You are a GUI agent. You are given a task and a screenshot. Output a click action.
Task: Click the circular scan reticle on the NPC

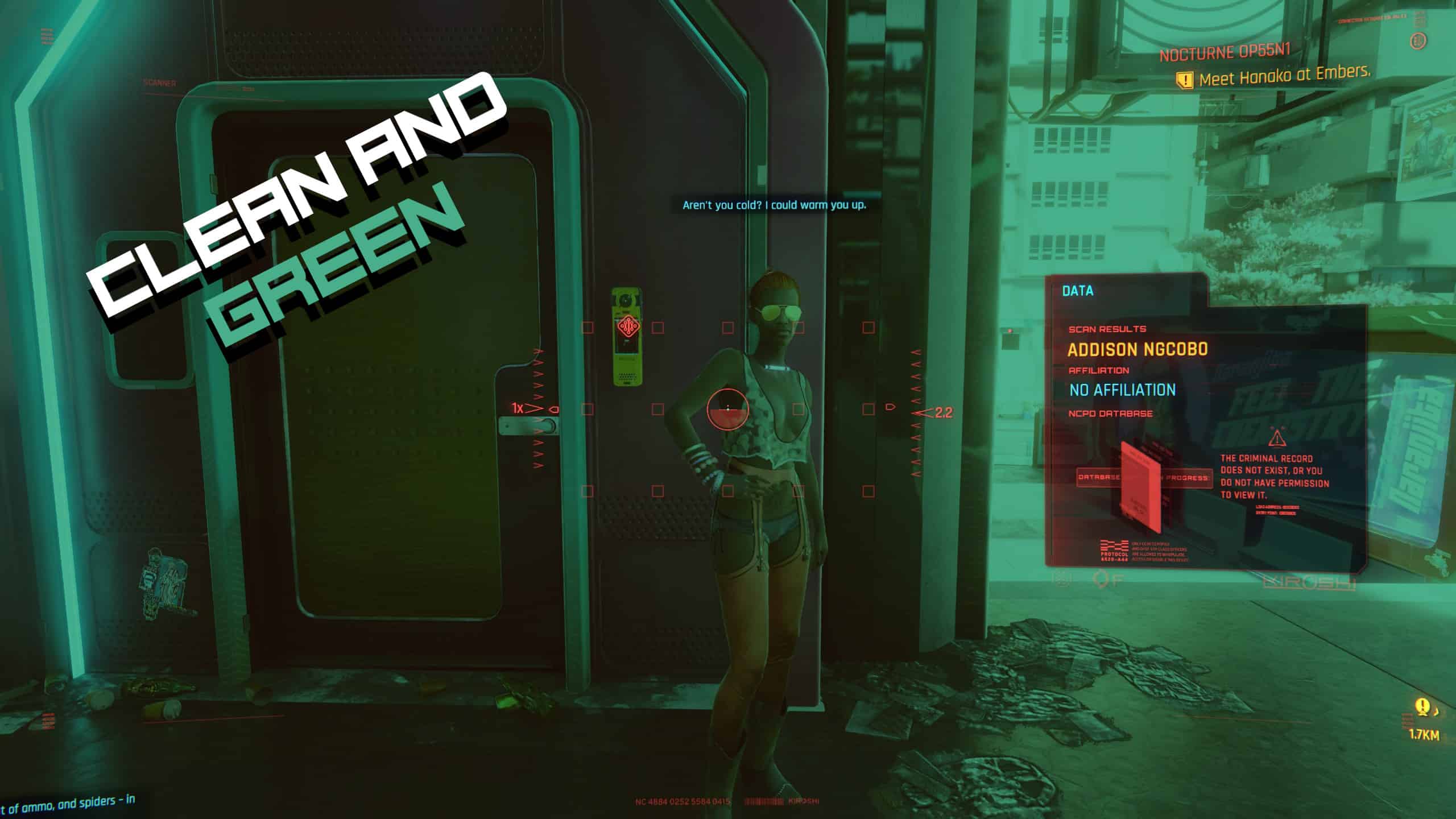tap(729, 411)
